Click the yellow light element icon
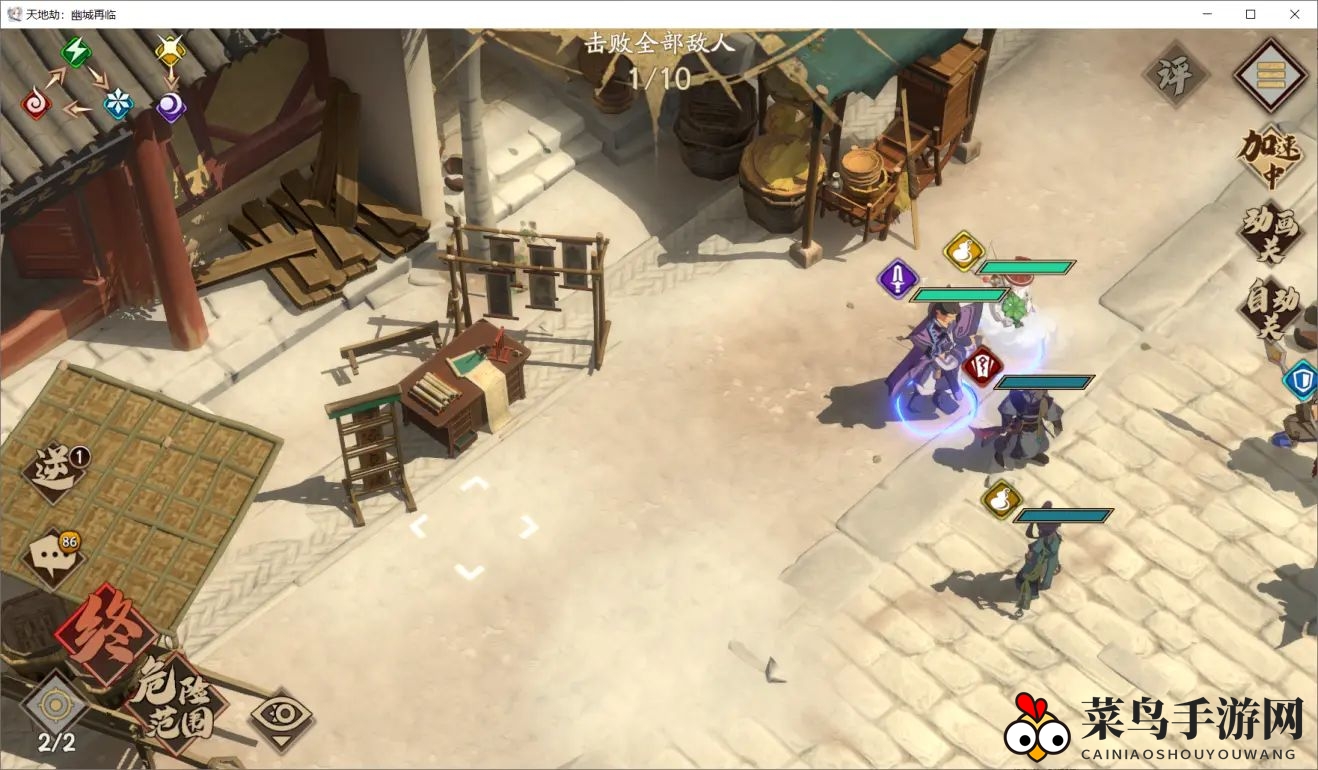 171,50
